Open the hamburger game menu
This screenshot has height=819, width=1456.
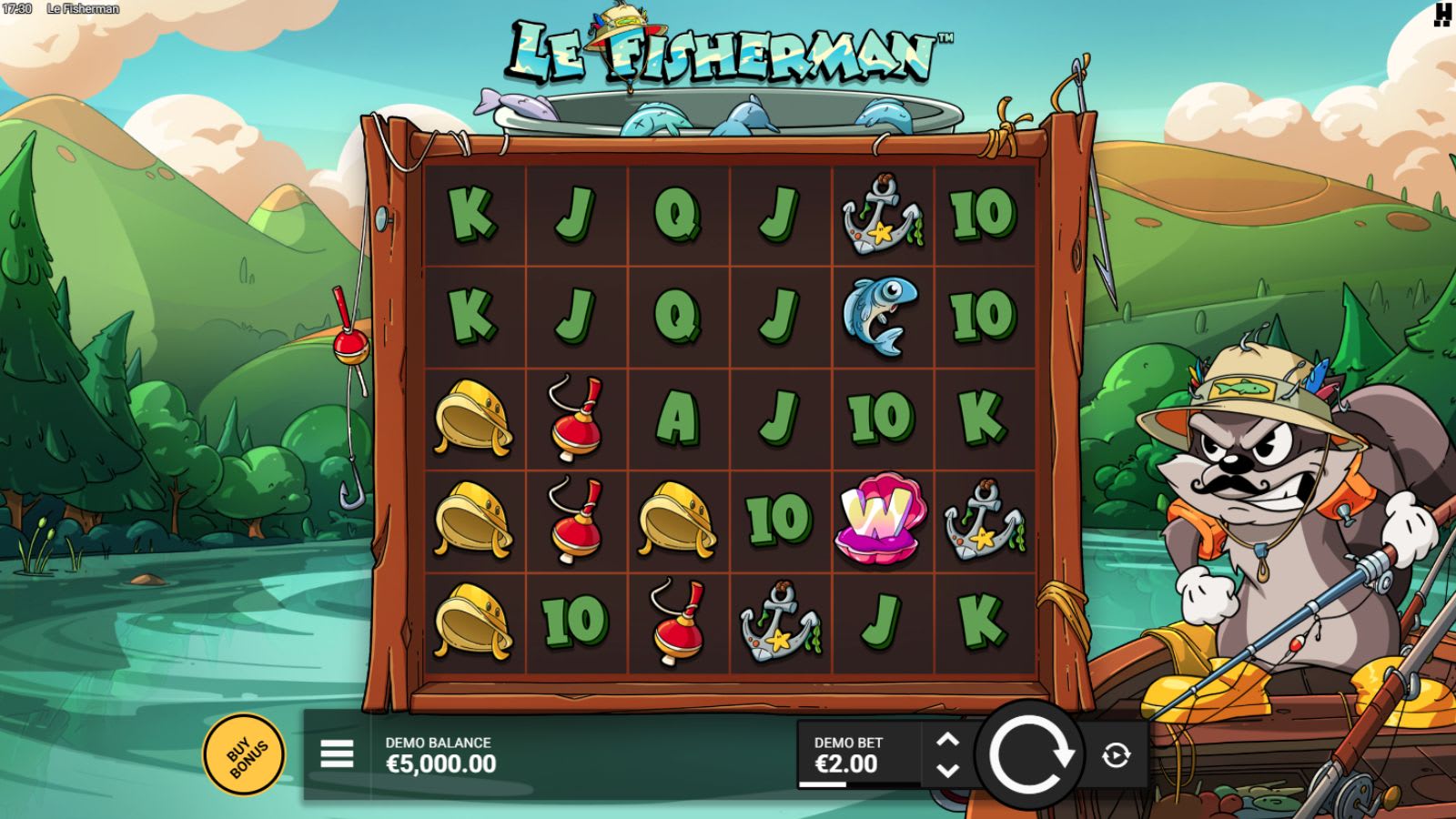(336, 753)
